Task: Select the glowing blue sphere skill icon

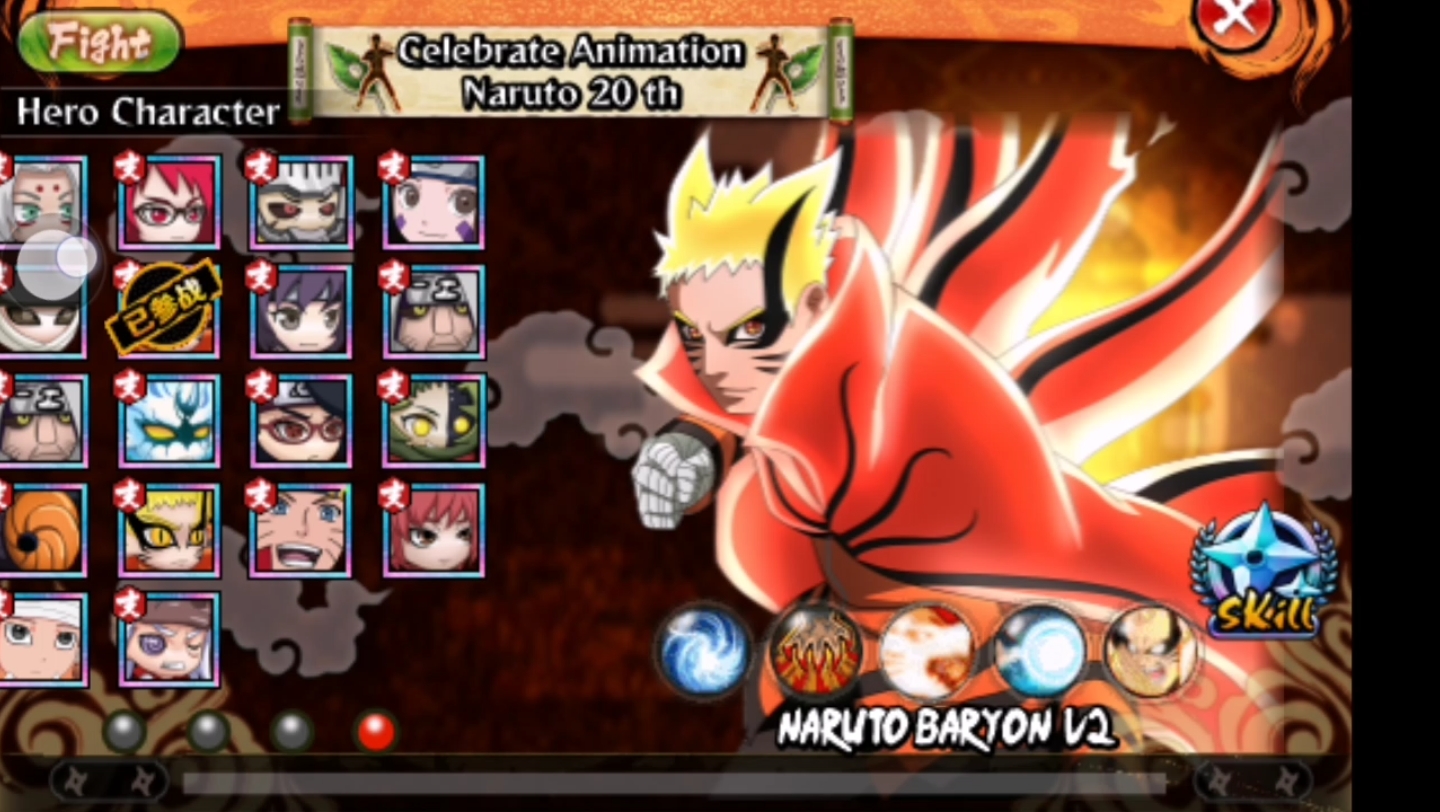Action: click(1040, 651)
